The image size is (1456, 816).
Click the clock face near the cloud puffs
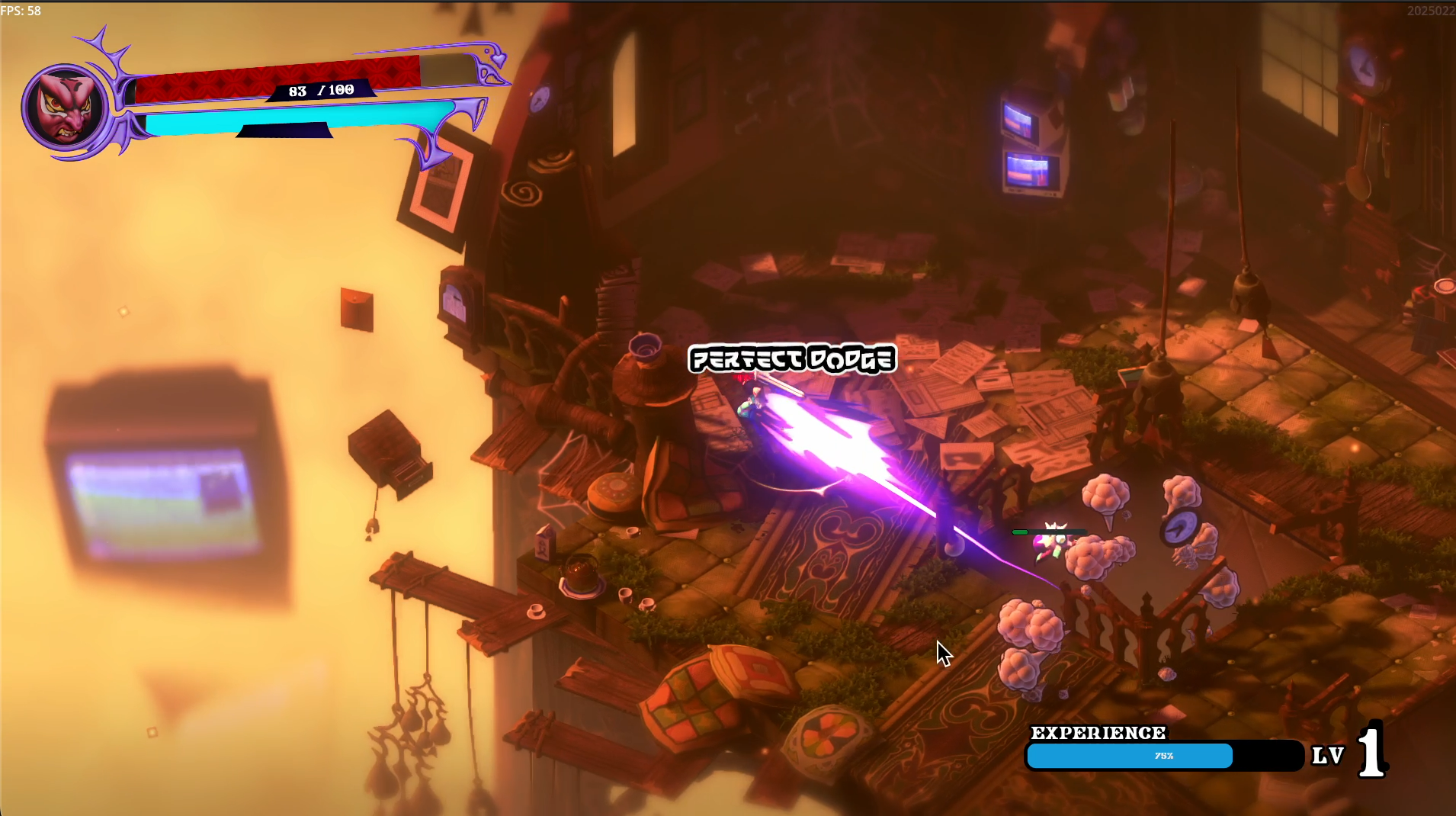[1180, 526]
